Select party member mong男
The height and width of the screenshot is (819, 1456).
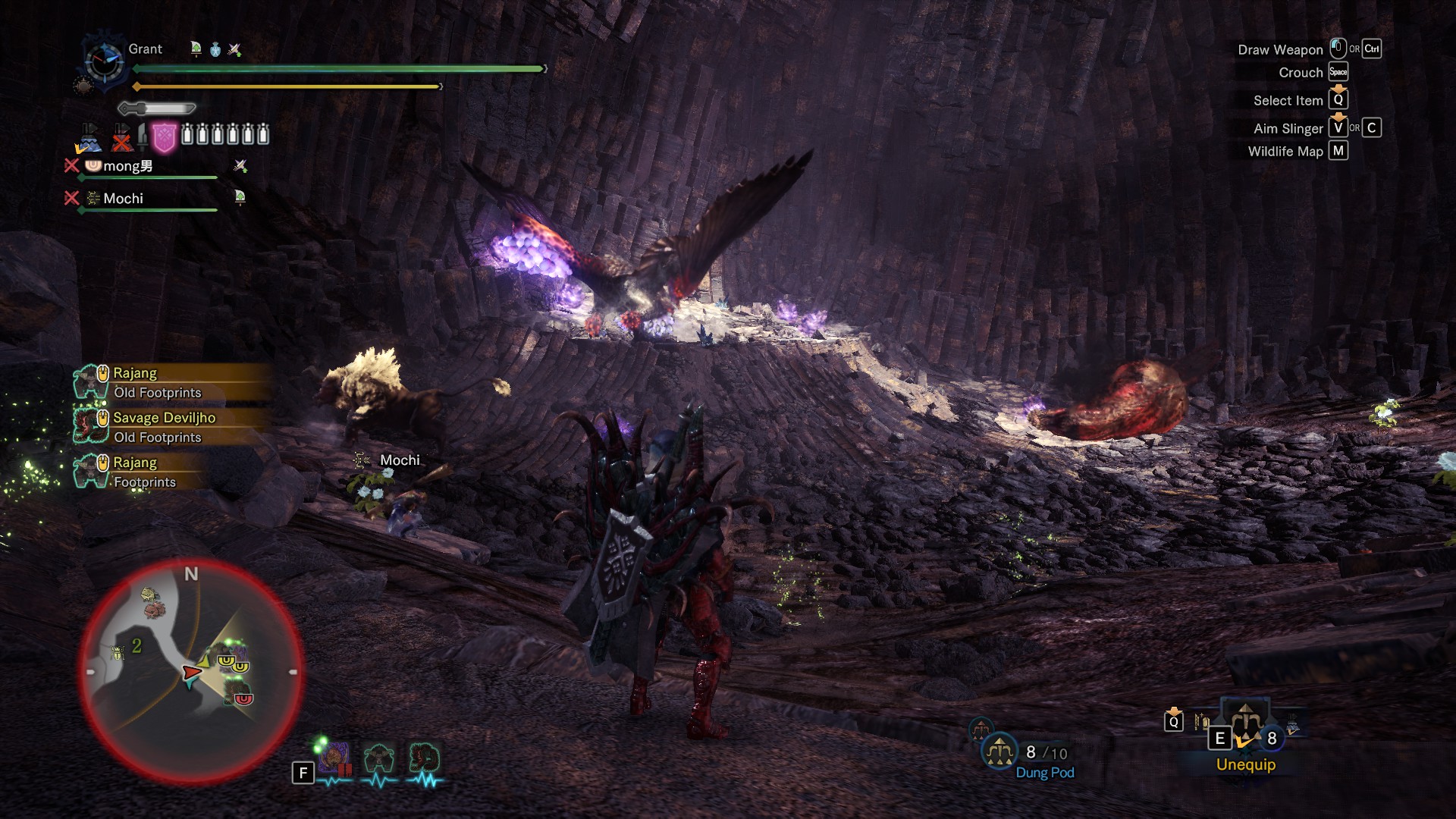coord(127,166)
